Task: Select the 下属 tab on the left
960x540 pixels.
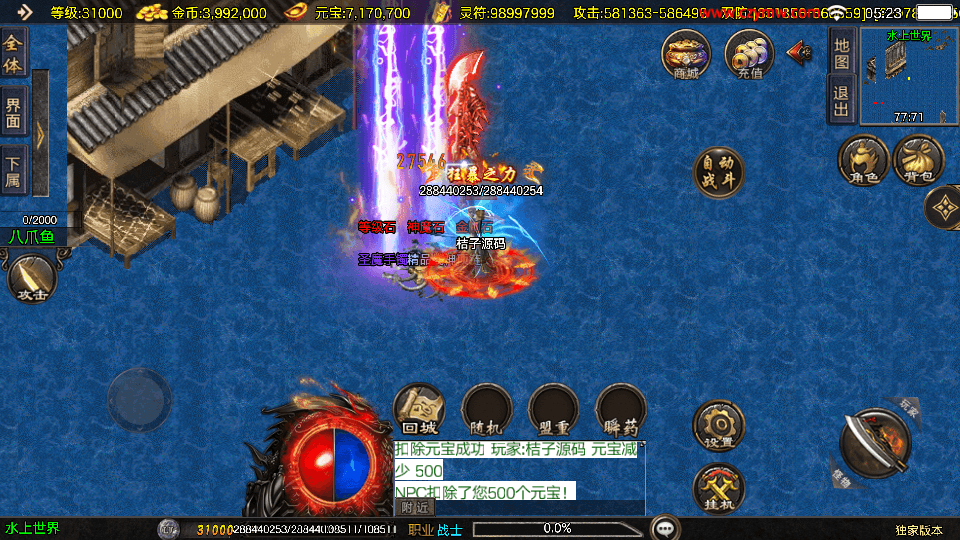Action: [13, 167]
